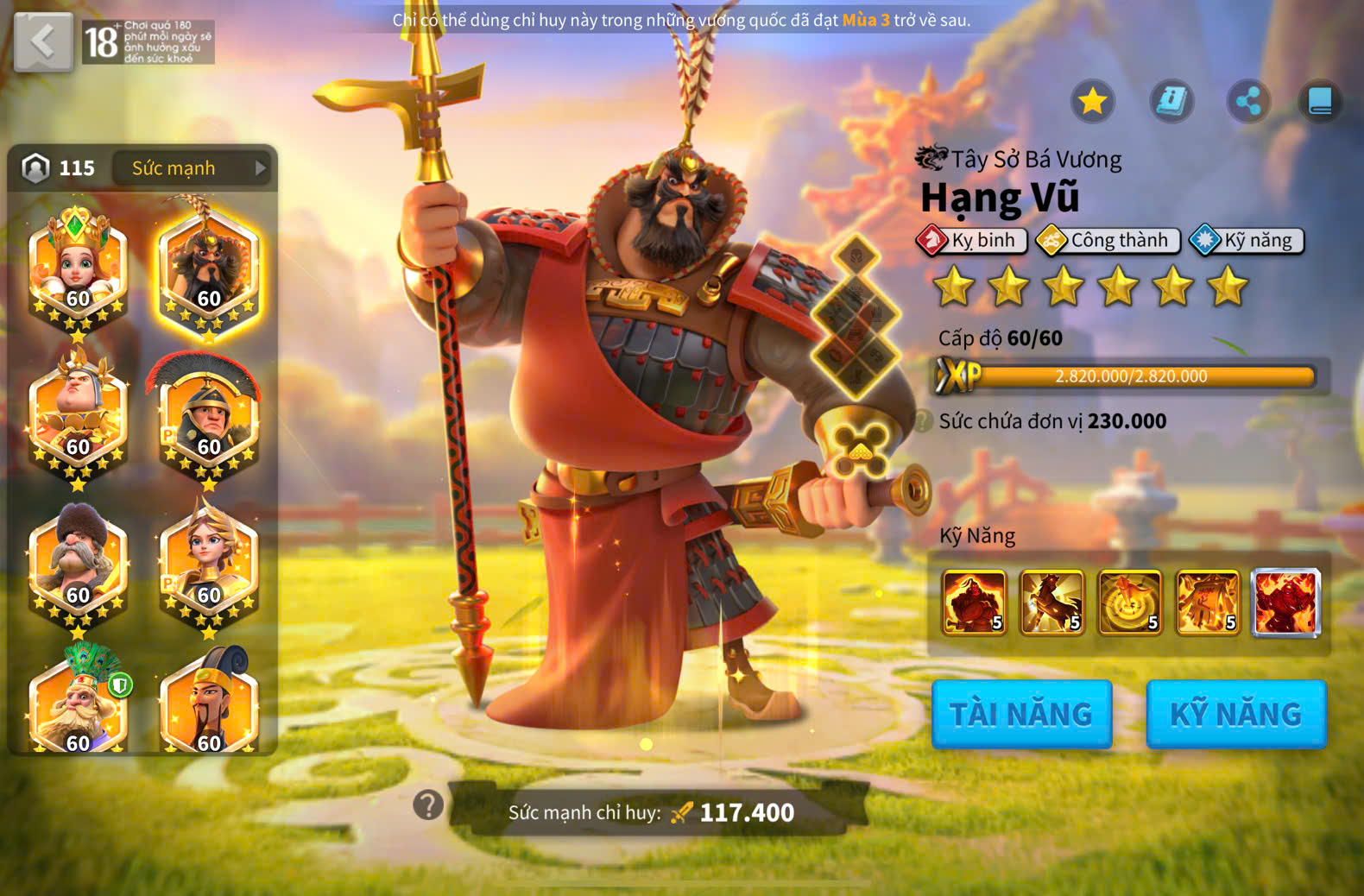Pick the blonde female knight commander

click(208, 565)
